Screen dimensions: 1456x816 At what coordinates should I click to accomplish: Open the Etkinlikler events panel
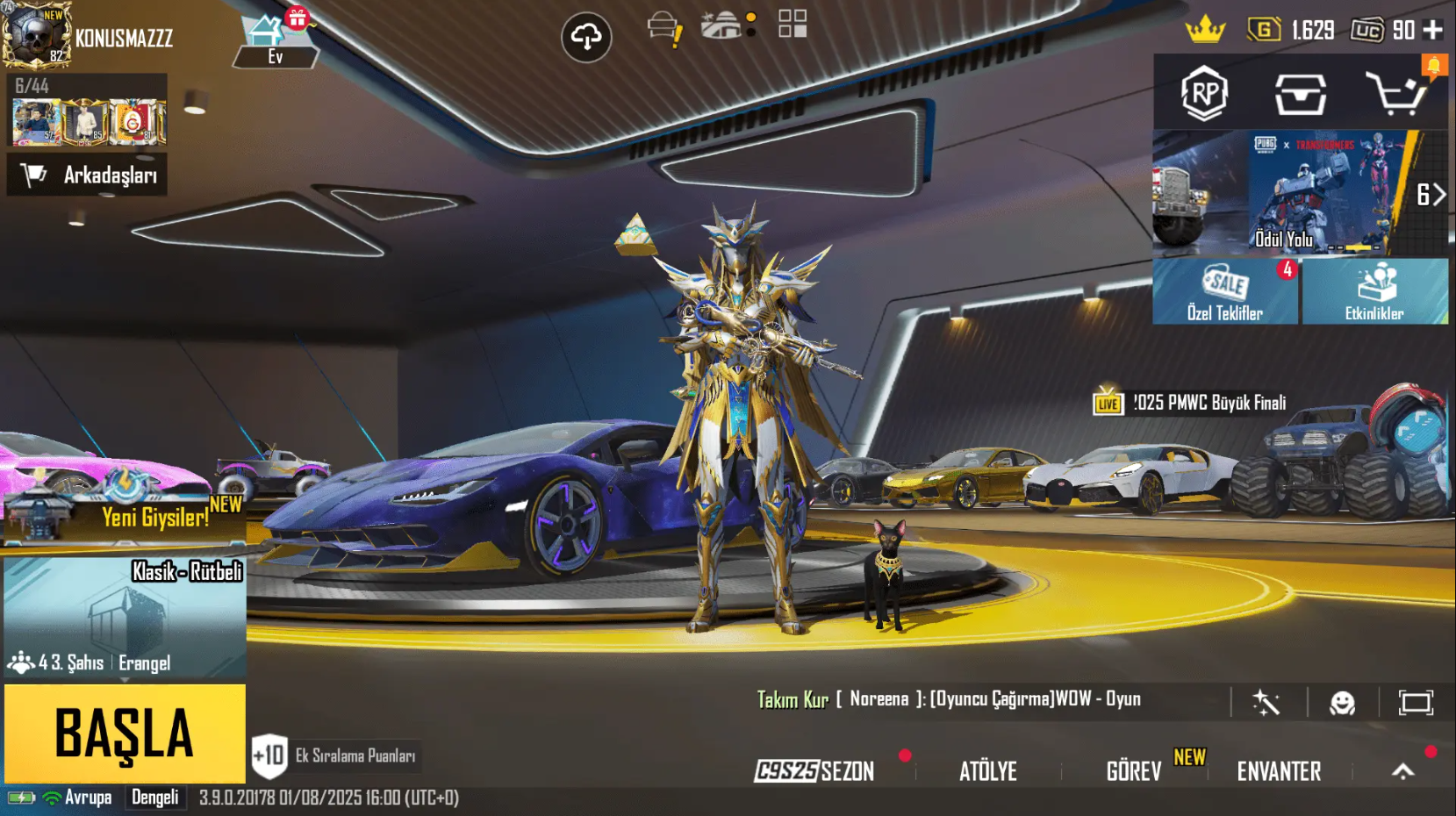1374,291
